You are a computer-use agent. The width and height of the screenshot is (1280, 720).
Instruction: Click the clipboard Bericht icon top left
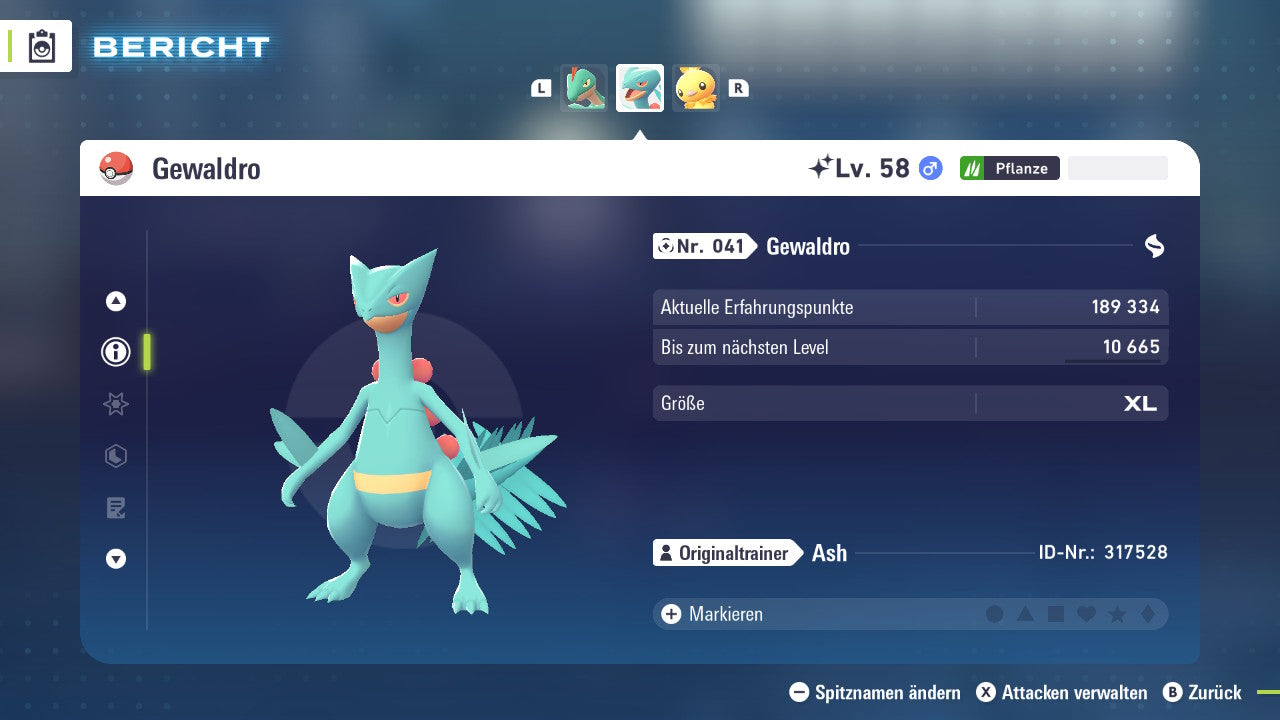click(x=42, y=46)
